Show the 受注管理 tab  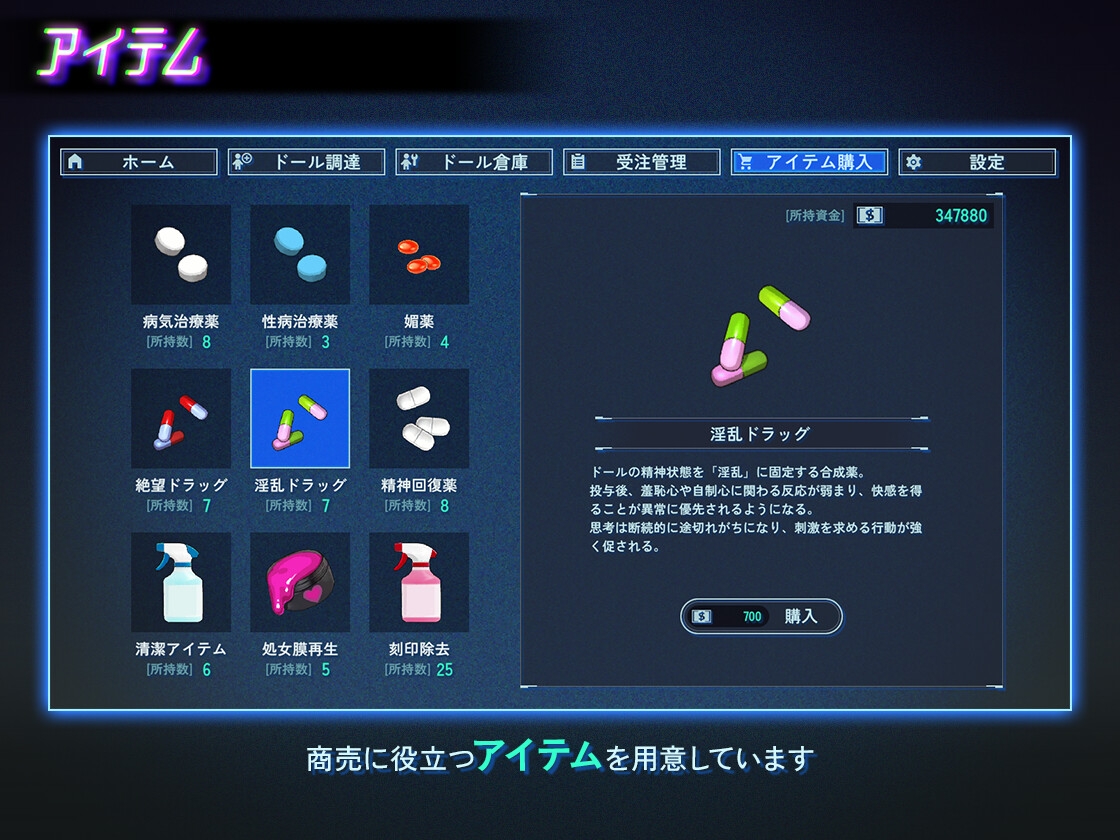[642, 162]
